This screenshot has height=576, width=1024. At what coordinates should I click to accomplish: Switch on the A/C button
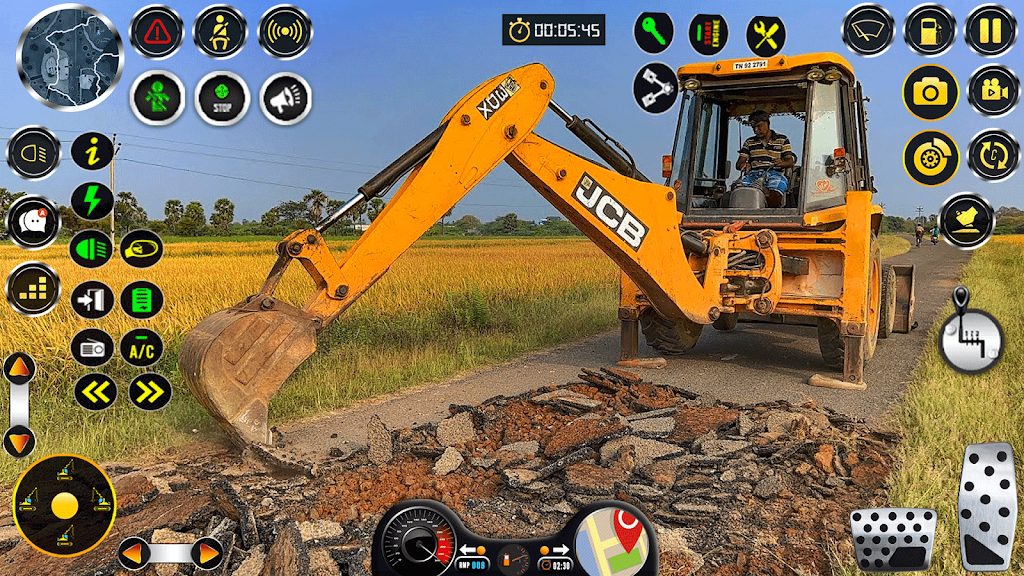coord(142,347)
